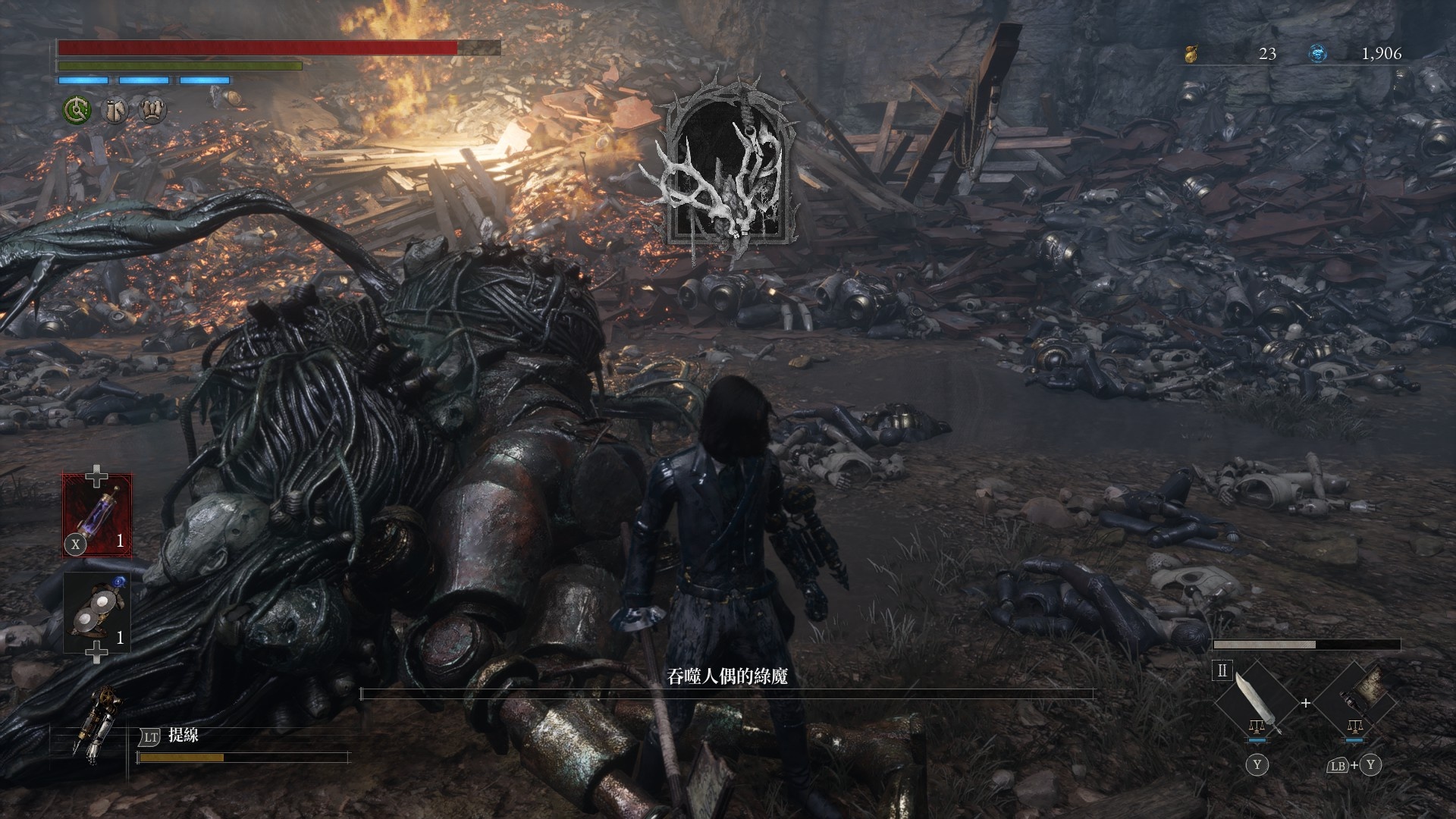The width and height of the screenshot is (1456, 819).
Task: Click the fist-shaped status buff icon
Action: coord(153,111)
